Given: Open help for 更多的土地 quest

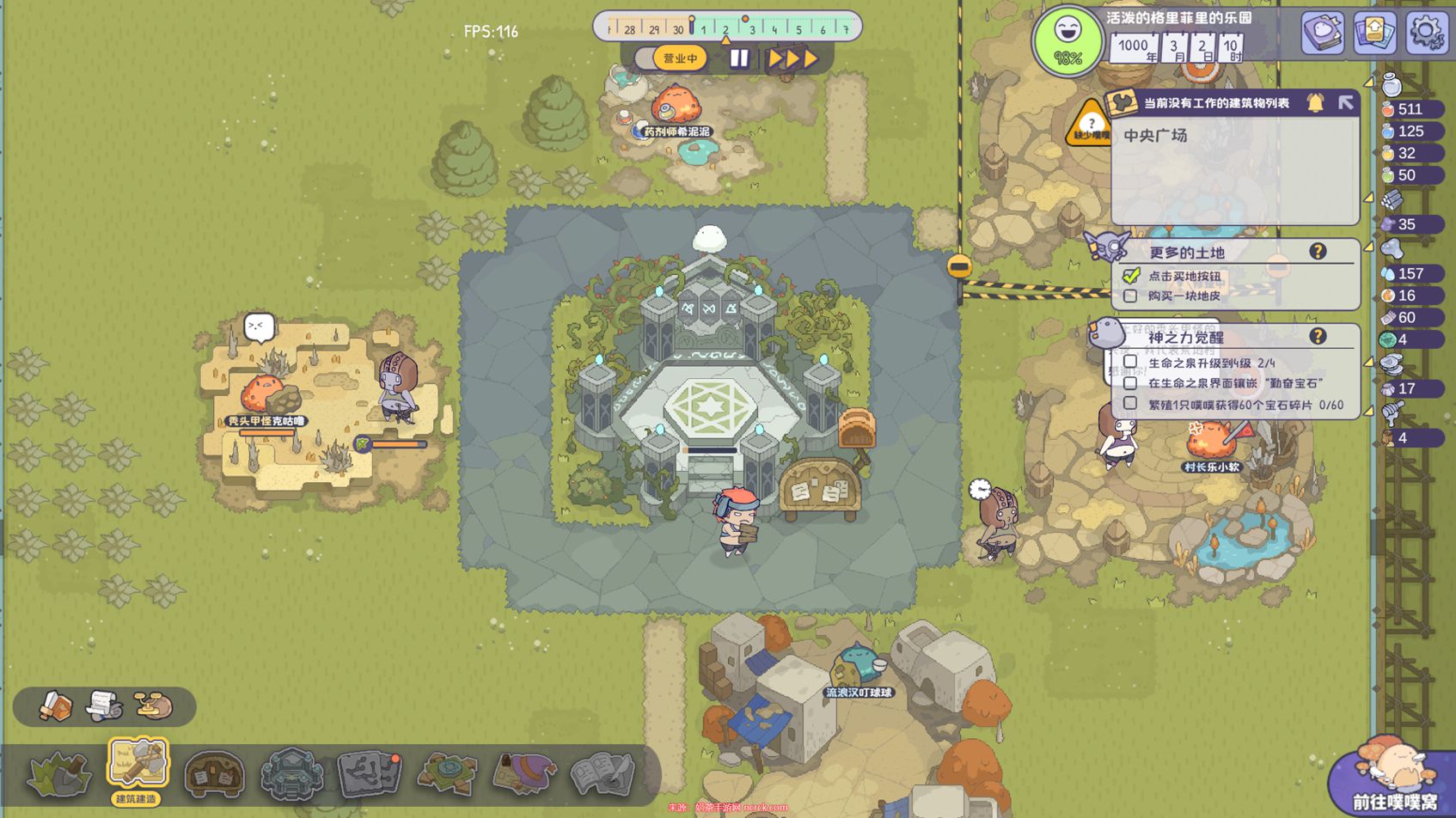Looking at the screenshot, I should (1317, 251).
